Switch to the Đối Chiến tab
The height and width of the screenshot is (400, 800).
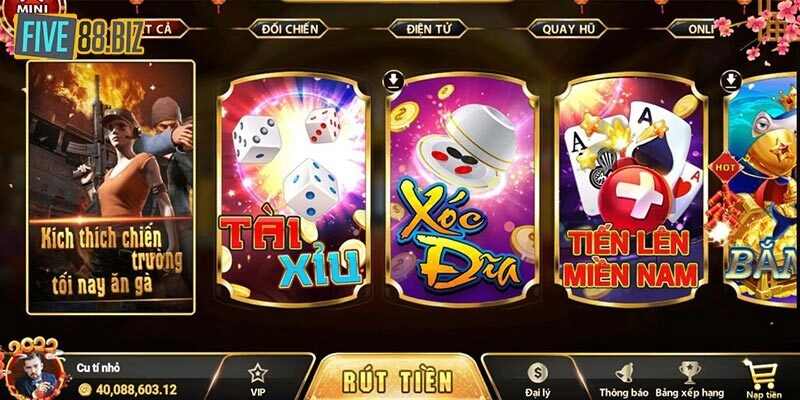(290, 29)
